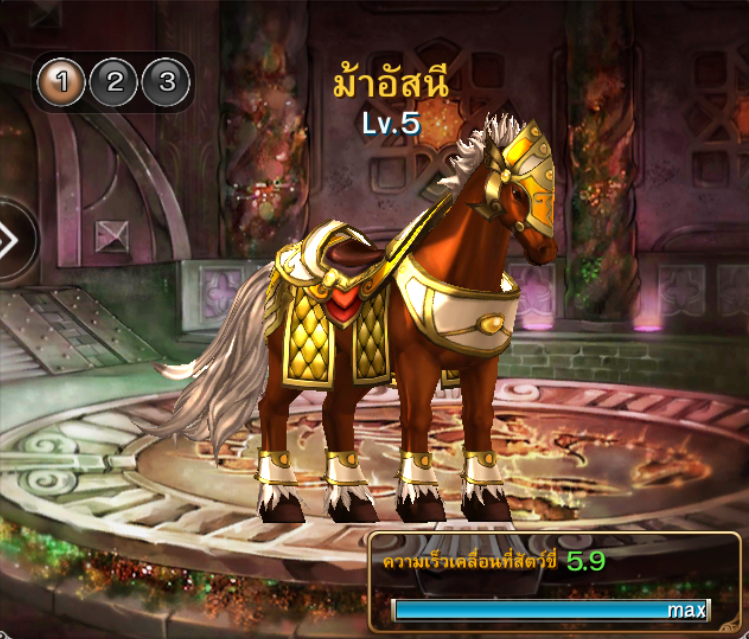
Task: Switch to mount page 2
Action: point(114,82)
